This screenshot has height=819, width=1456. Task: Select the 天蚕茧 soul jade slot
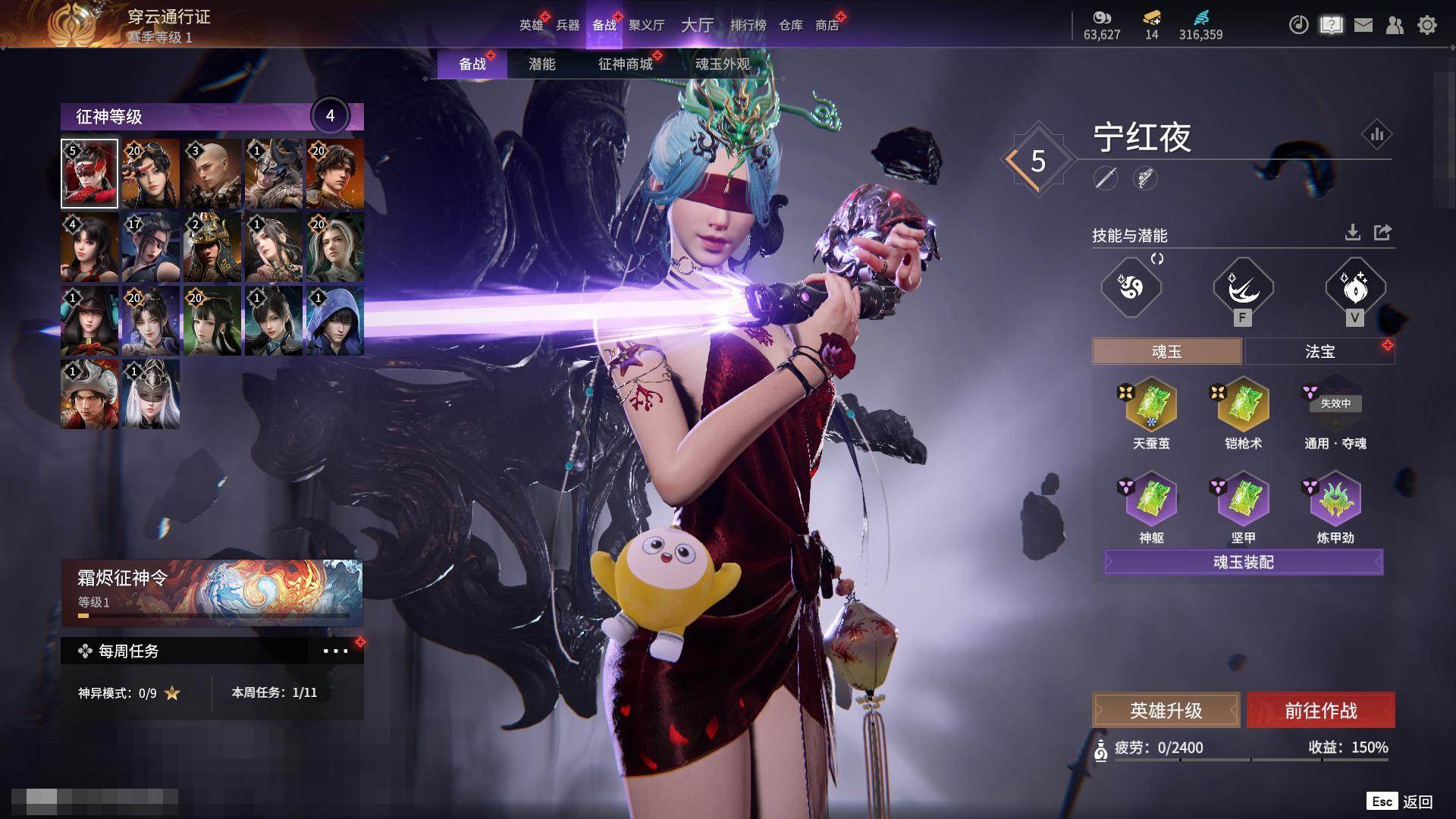(x=1151, y=406)
